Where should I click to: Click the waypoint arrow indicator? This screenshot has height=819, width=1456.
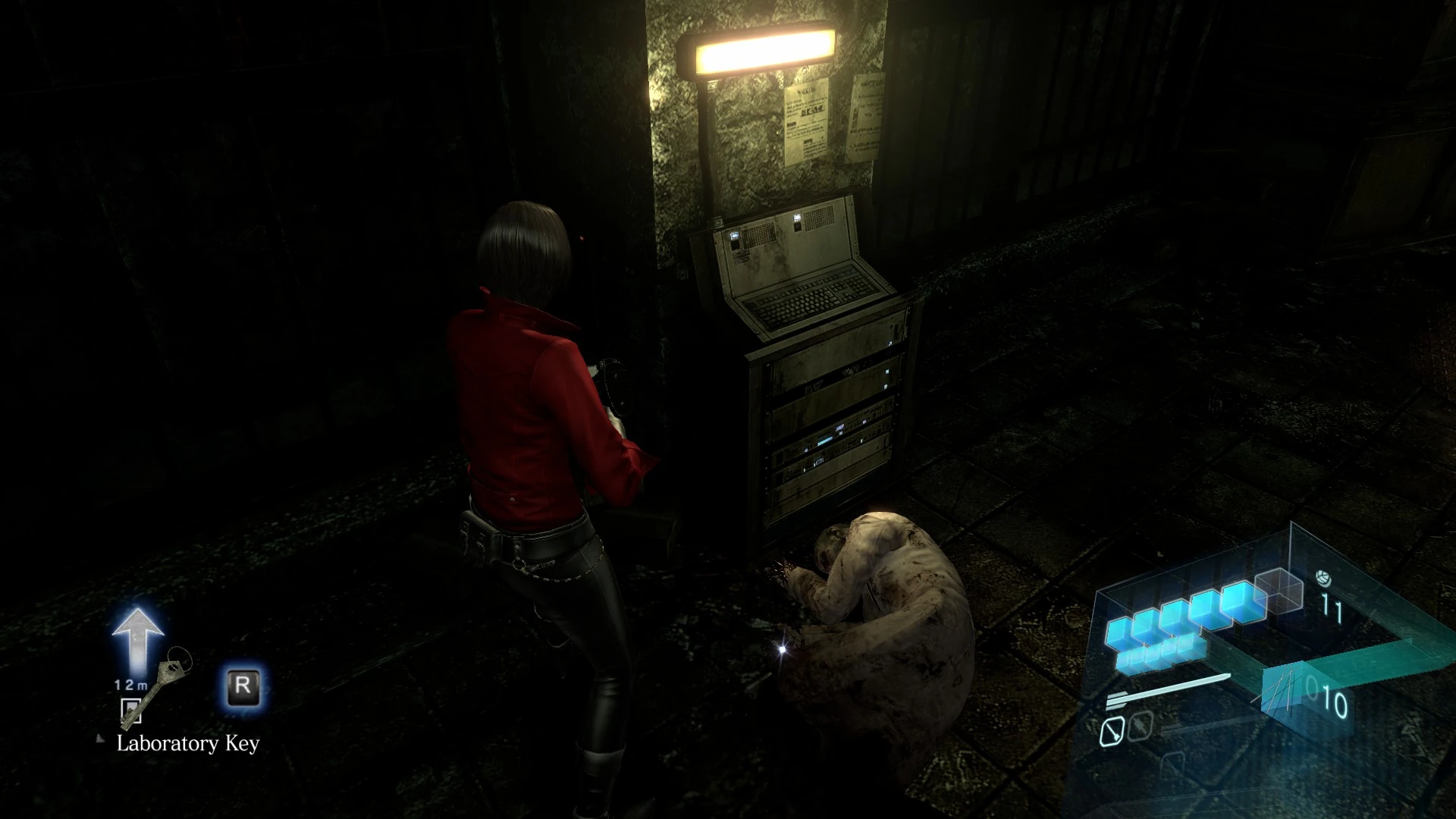tap(139, 635)
